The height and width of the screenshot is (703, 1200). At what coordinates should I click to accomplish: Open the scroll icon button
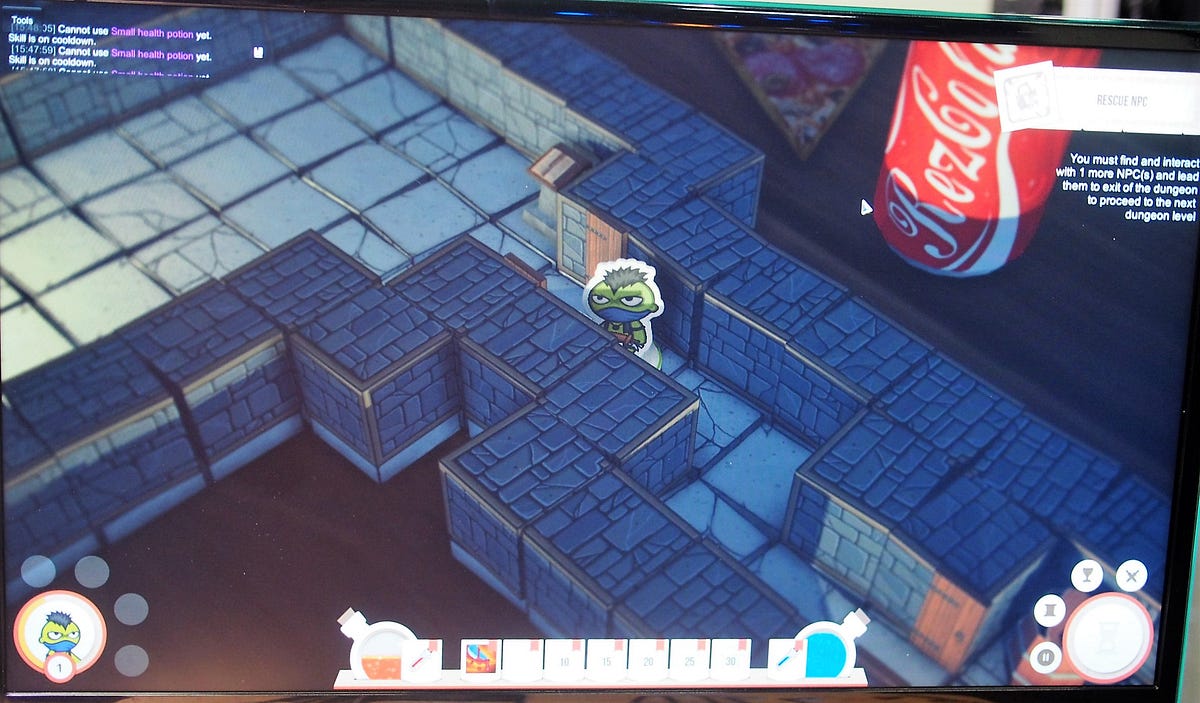coord(1049,609)
